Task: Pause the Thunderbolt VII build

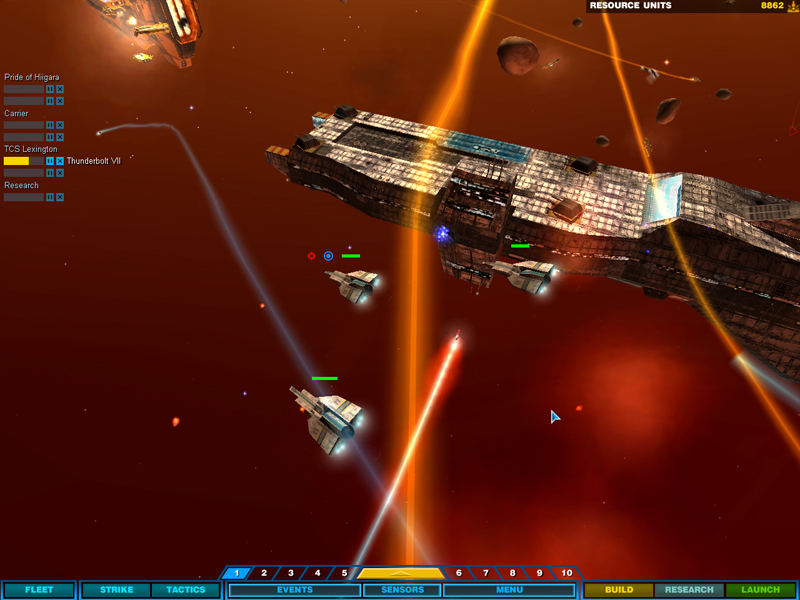Action: 50,161
